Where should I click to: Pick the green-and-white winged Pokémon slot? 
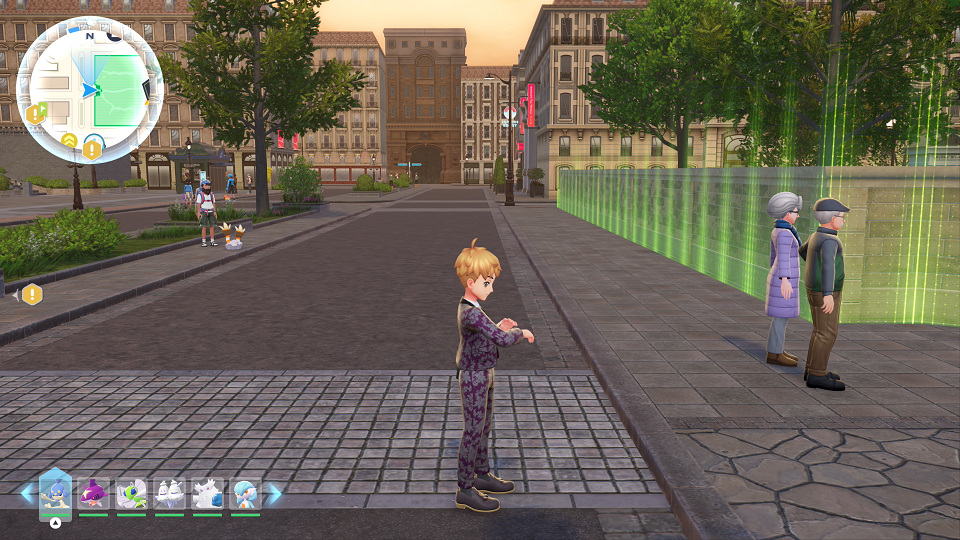131,493
